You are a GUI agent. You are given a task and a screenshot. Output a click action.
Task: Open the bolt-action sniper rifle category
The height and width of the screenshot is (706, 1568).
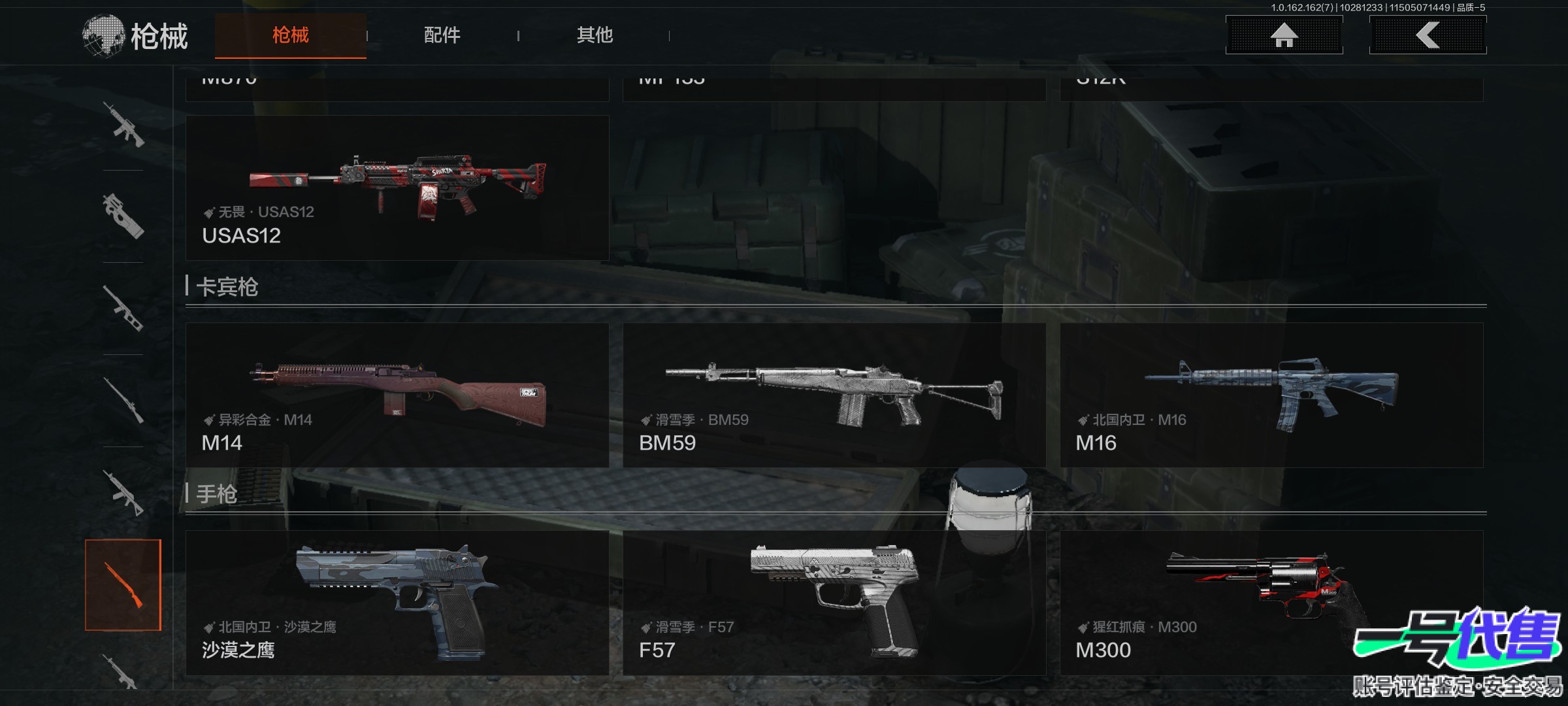(123, 400)
